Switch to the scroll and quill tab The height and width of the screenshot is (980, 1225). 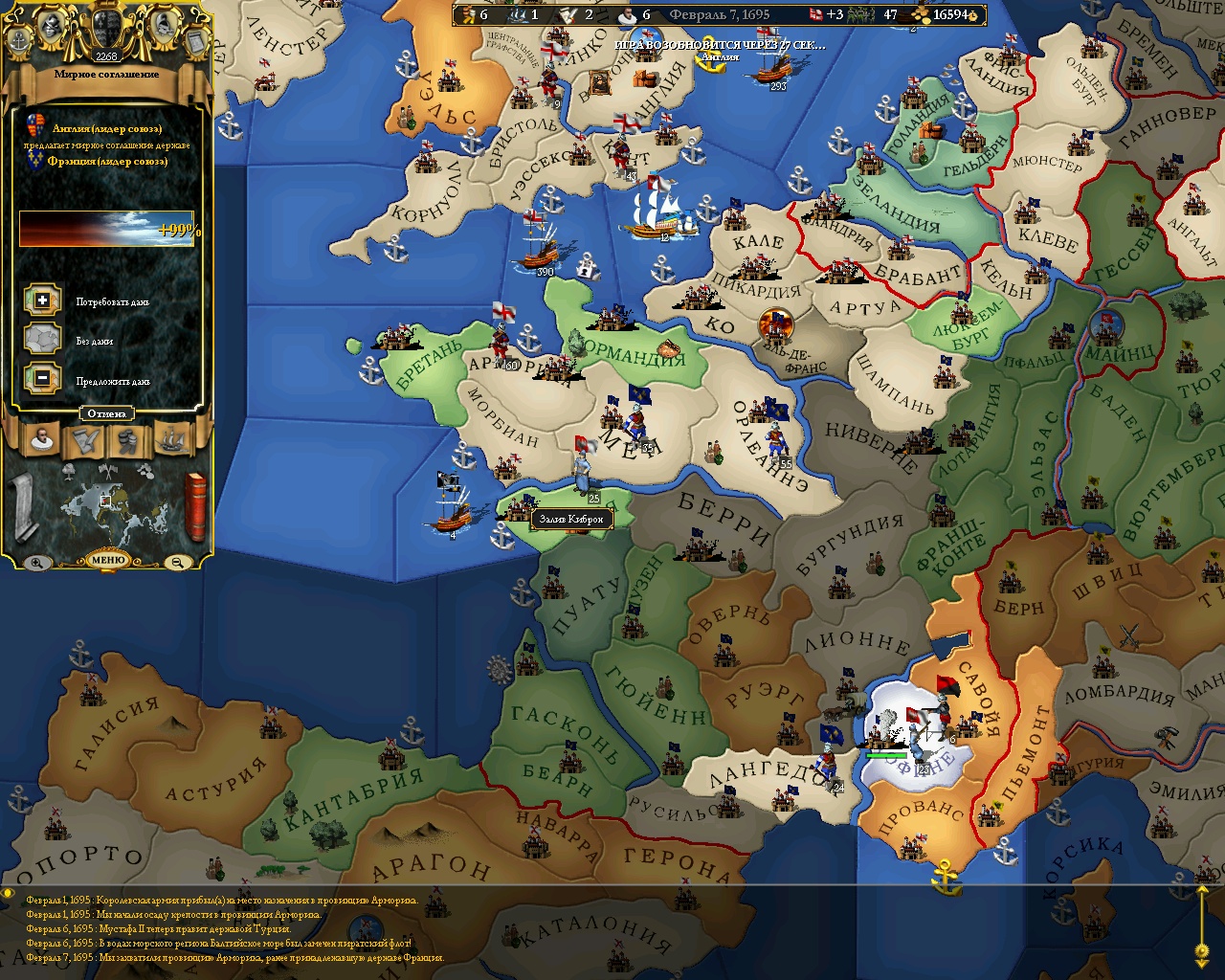(x=84, y=440)
